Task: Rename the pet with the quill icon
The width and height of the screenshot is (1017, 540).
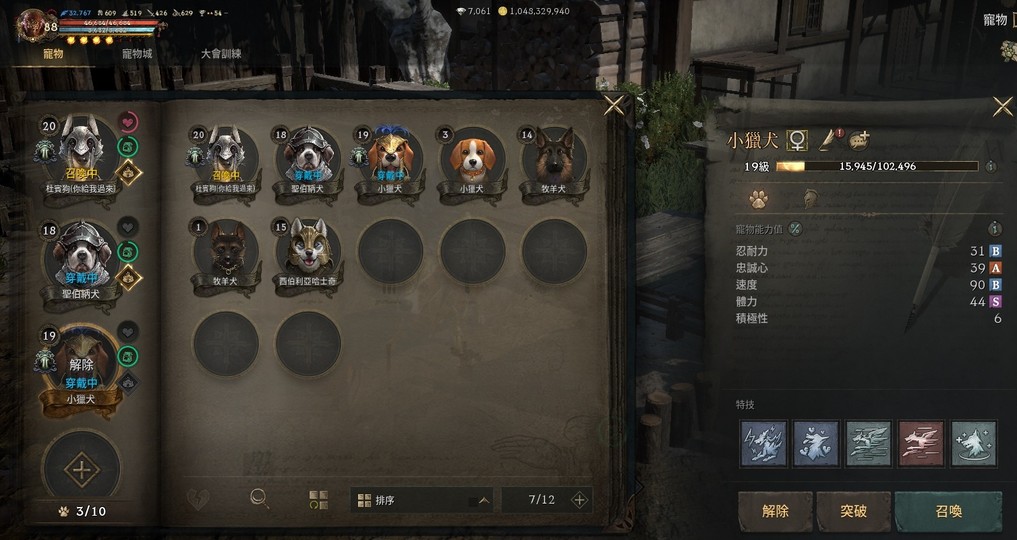Action: click(829, 140)
